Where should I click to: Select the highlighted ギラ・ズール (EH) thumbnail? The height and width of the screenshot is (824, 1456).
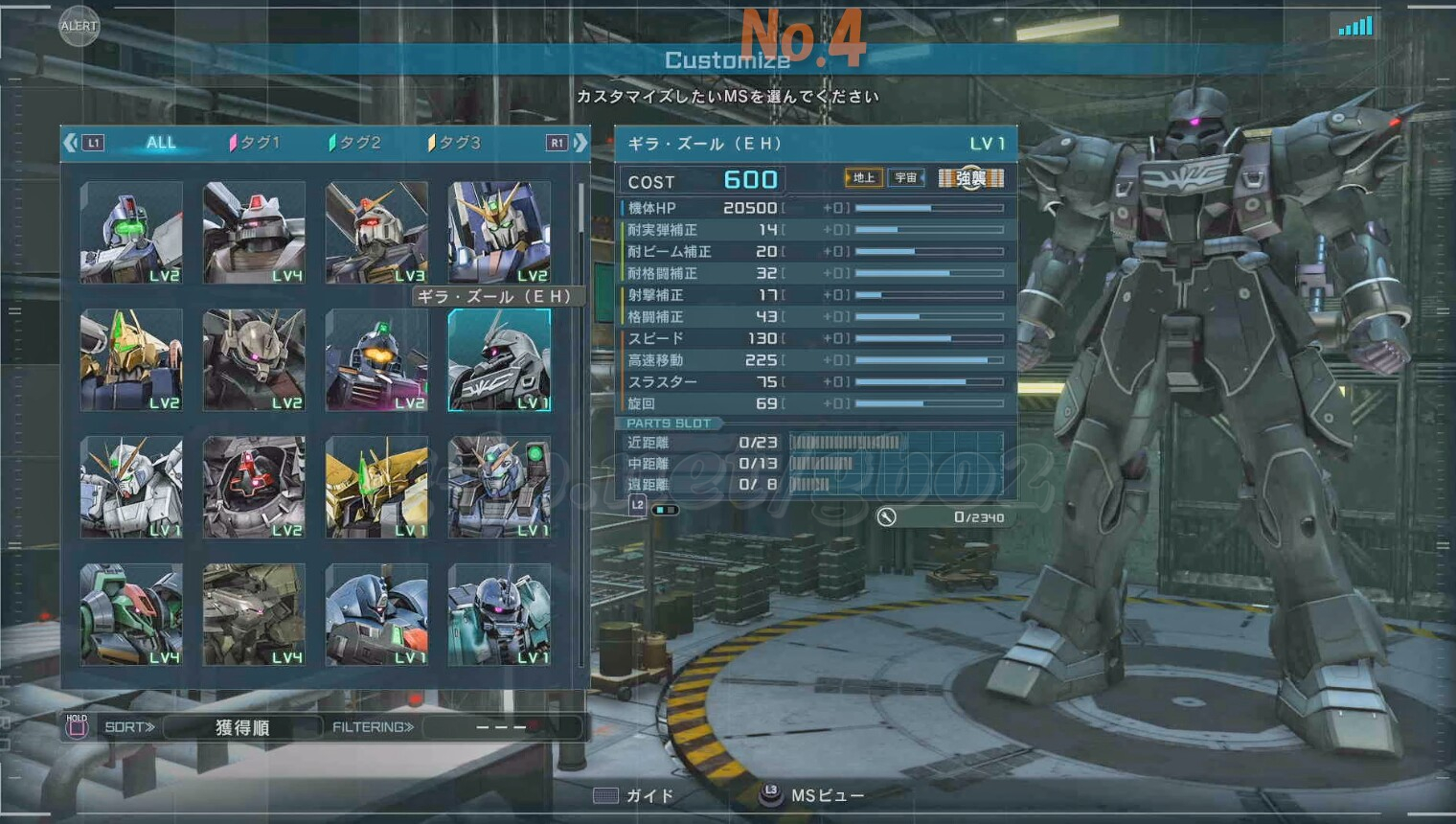point(499,360)
